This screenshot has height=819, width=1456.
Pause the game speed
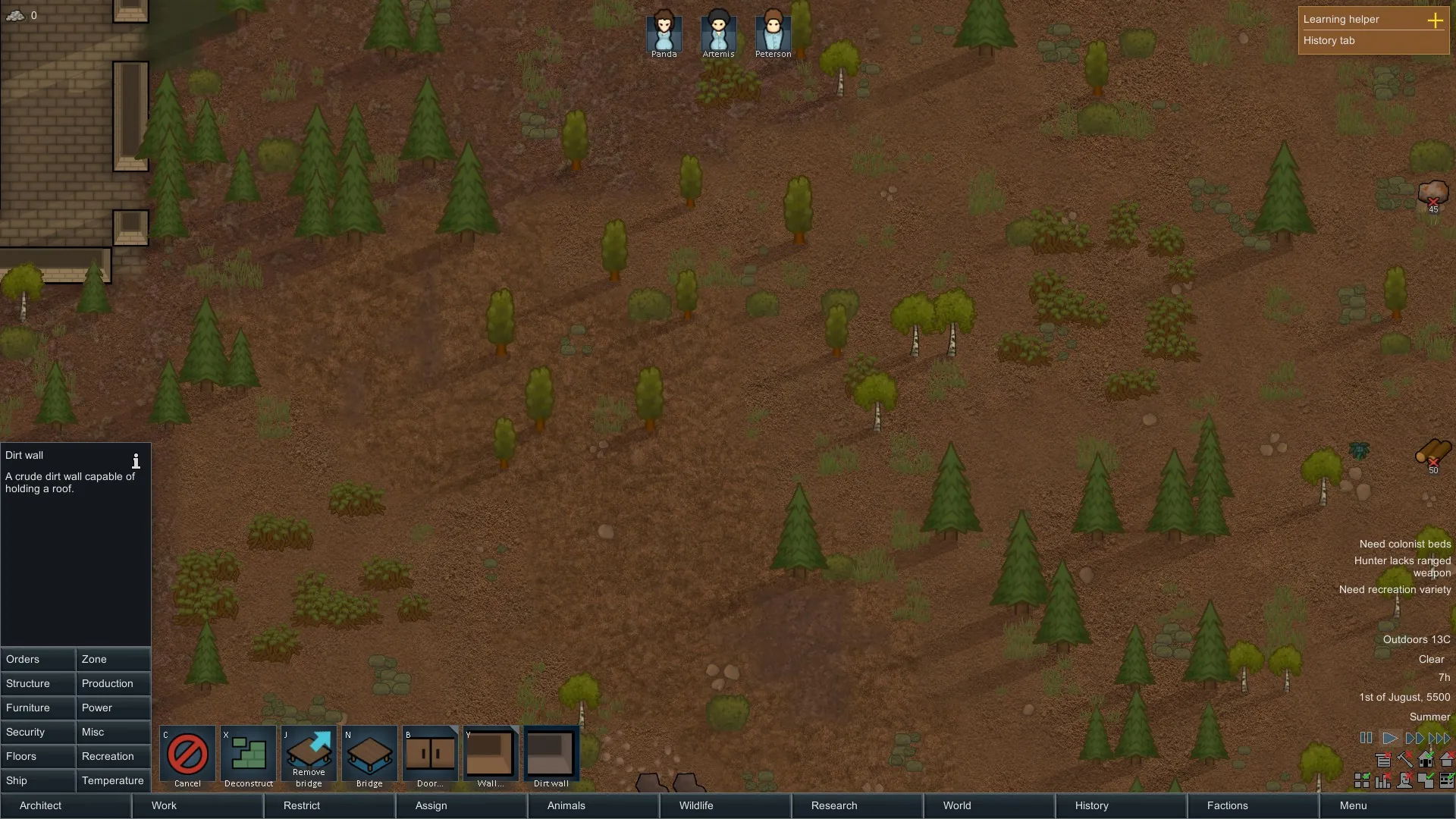[x=1366, y=738]
